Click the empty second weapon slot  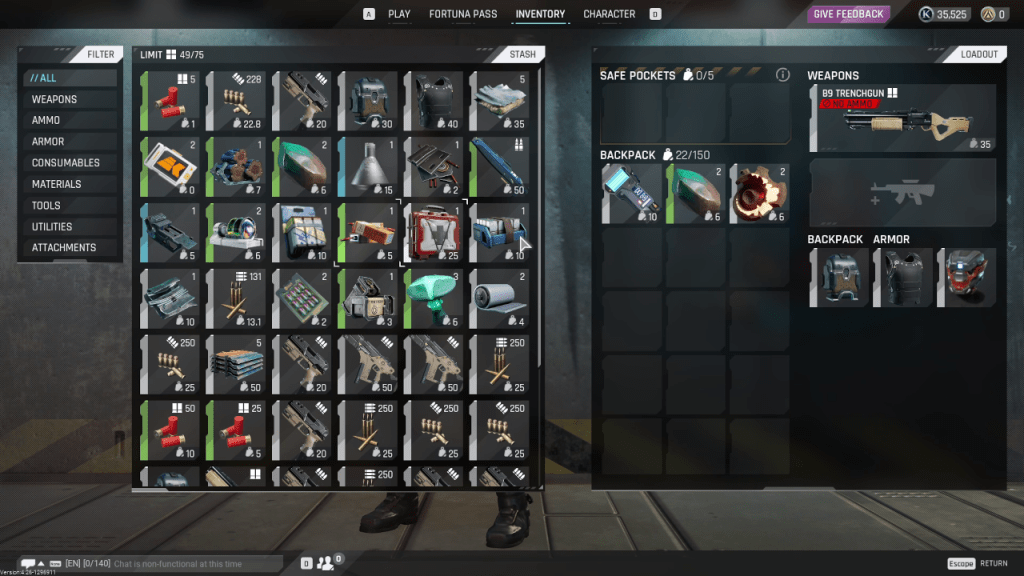[903, 193]
